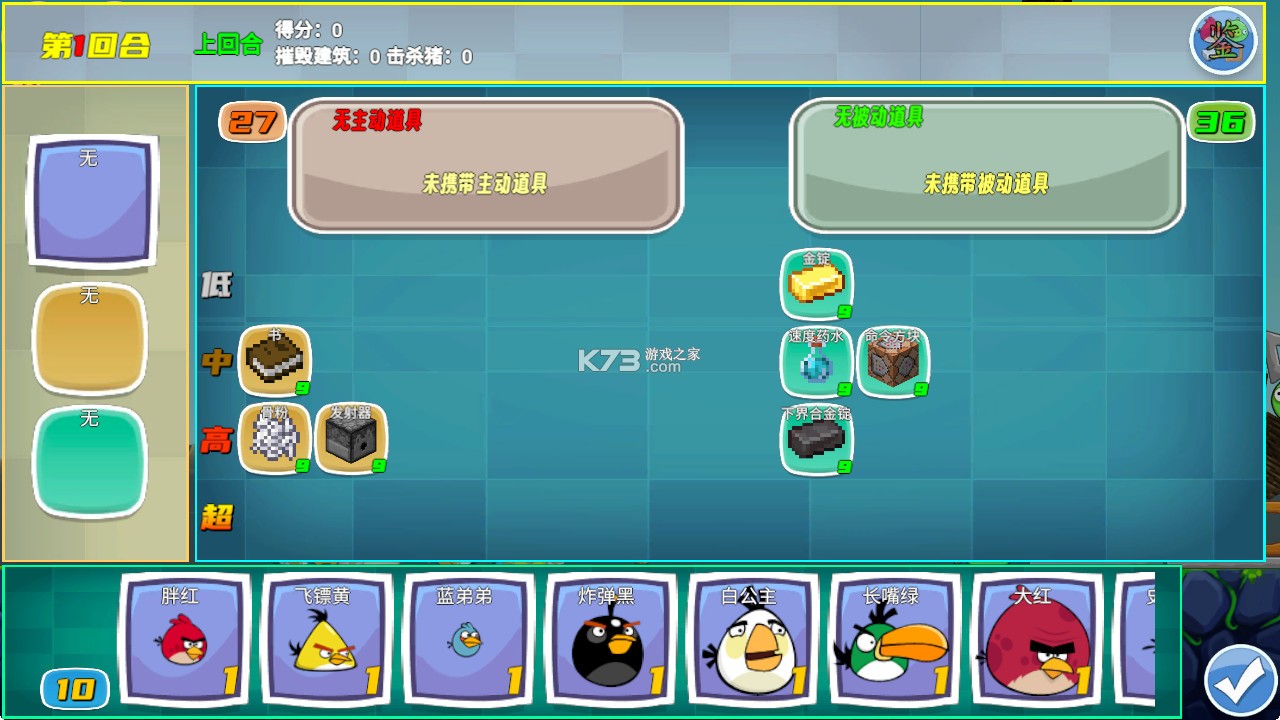Click the empty yellow equipment slot
The width and height of the screenshot is (1280, 720).
90,340
